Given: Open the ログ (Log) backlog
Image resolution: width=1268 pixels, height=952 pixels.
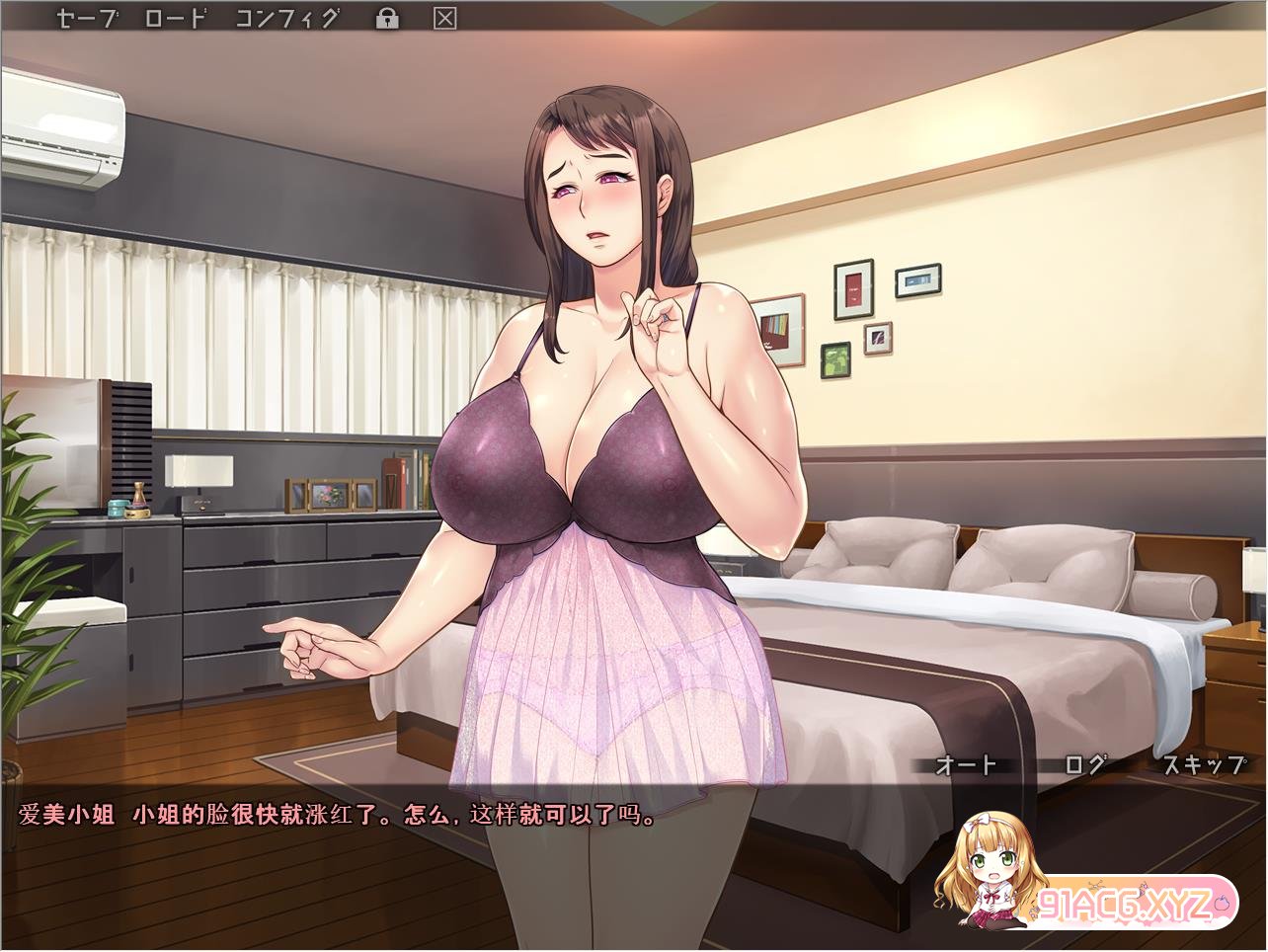Looking at the screenshot, I should pyautogui.click(x=1084, y=764).
